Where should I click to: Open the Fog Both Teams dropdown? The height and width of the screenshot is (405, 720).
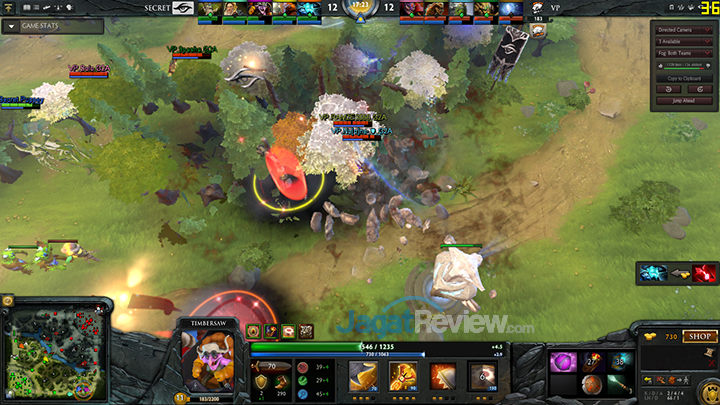[x=682, y=54]
